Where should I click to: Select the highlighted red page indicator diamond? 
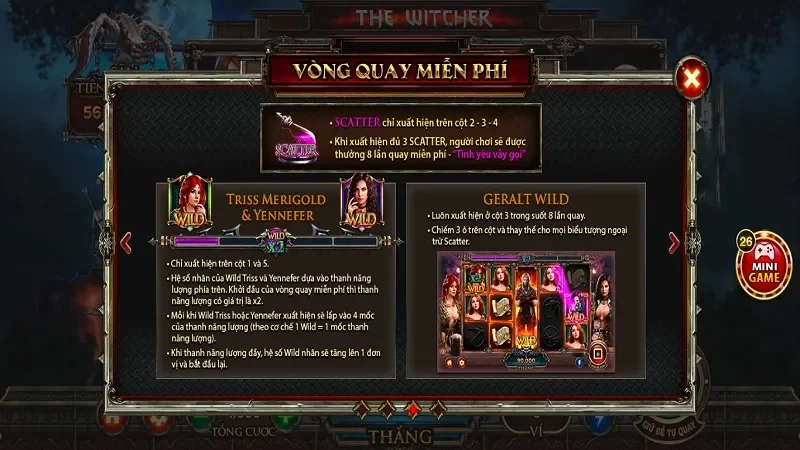(x=411, y=409)
